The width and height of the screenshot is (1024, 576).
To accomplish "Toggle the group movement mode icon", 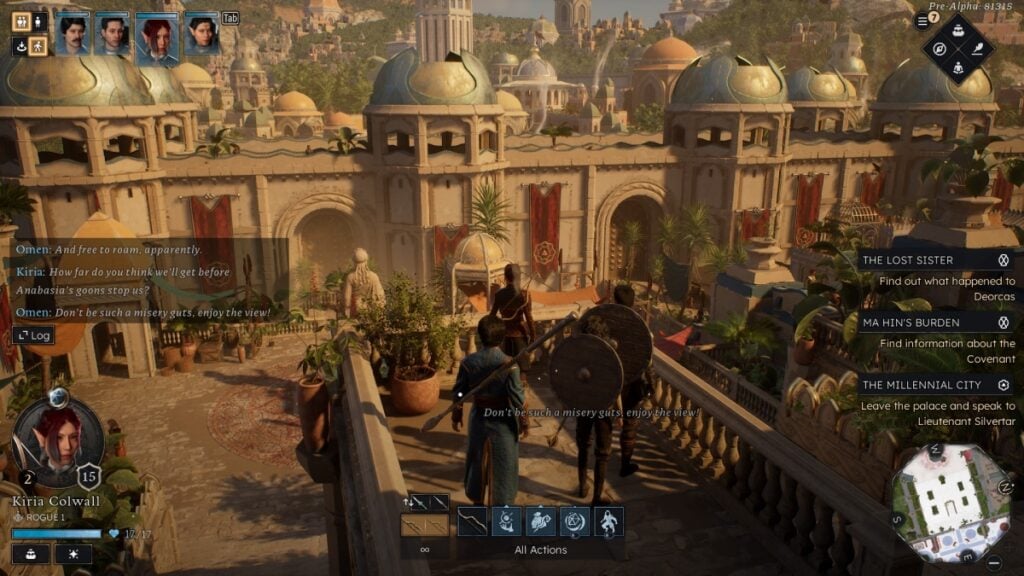I will point(21,21).
